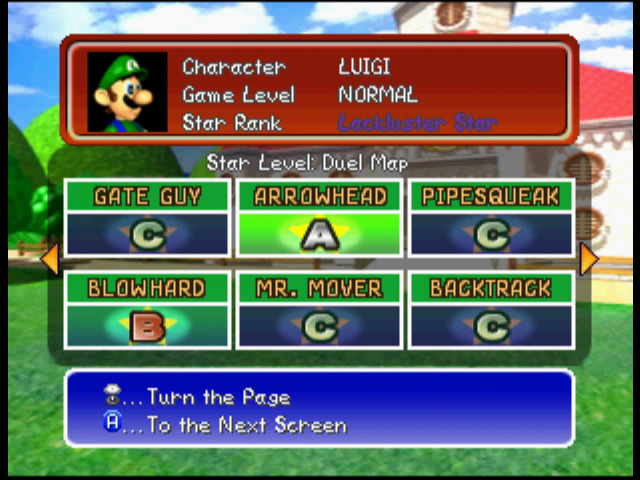This screenshot has height=480, width=640.
Task: Choose the Arrowhead duel map tile
Action: click(x=320, y=218)
